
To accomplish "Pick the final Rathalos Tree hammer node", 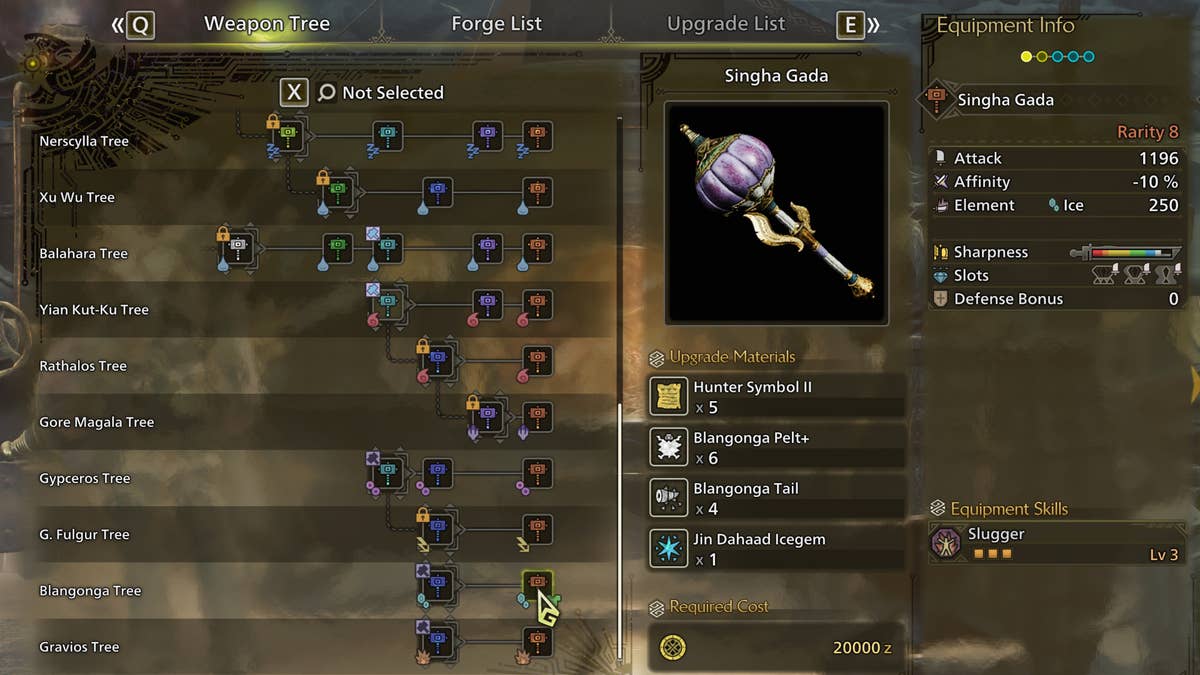I will pyautogui.click(x=537, y=359).
